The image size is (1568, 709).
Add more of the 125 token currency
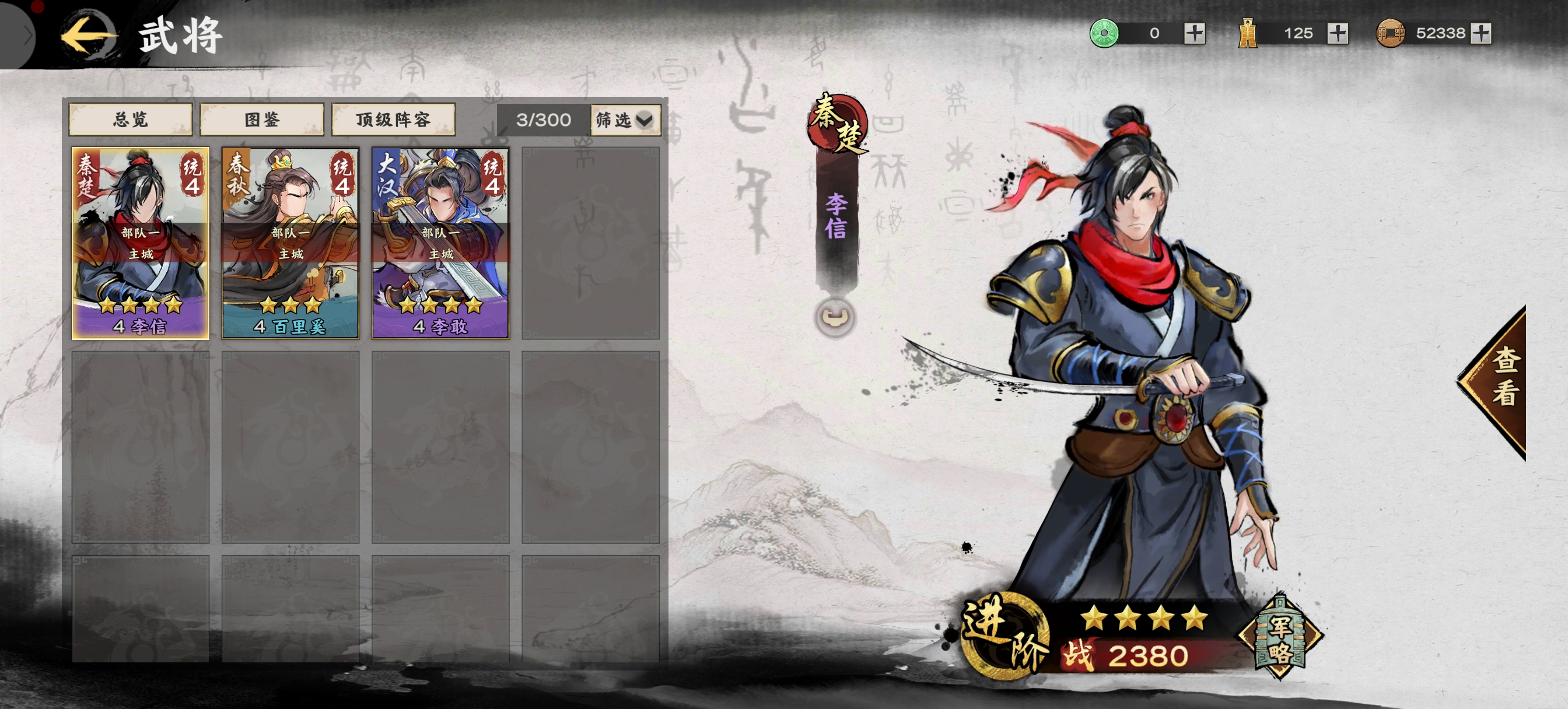click(x=1338, y=33)
